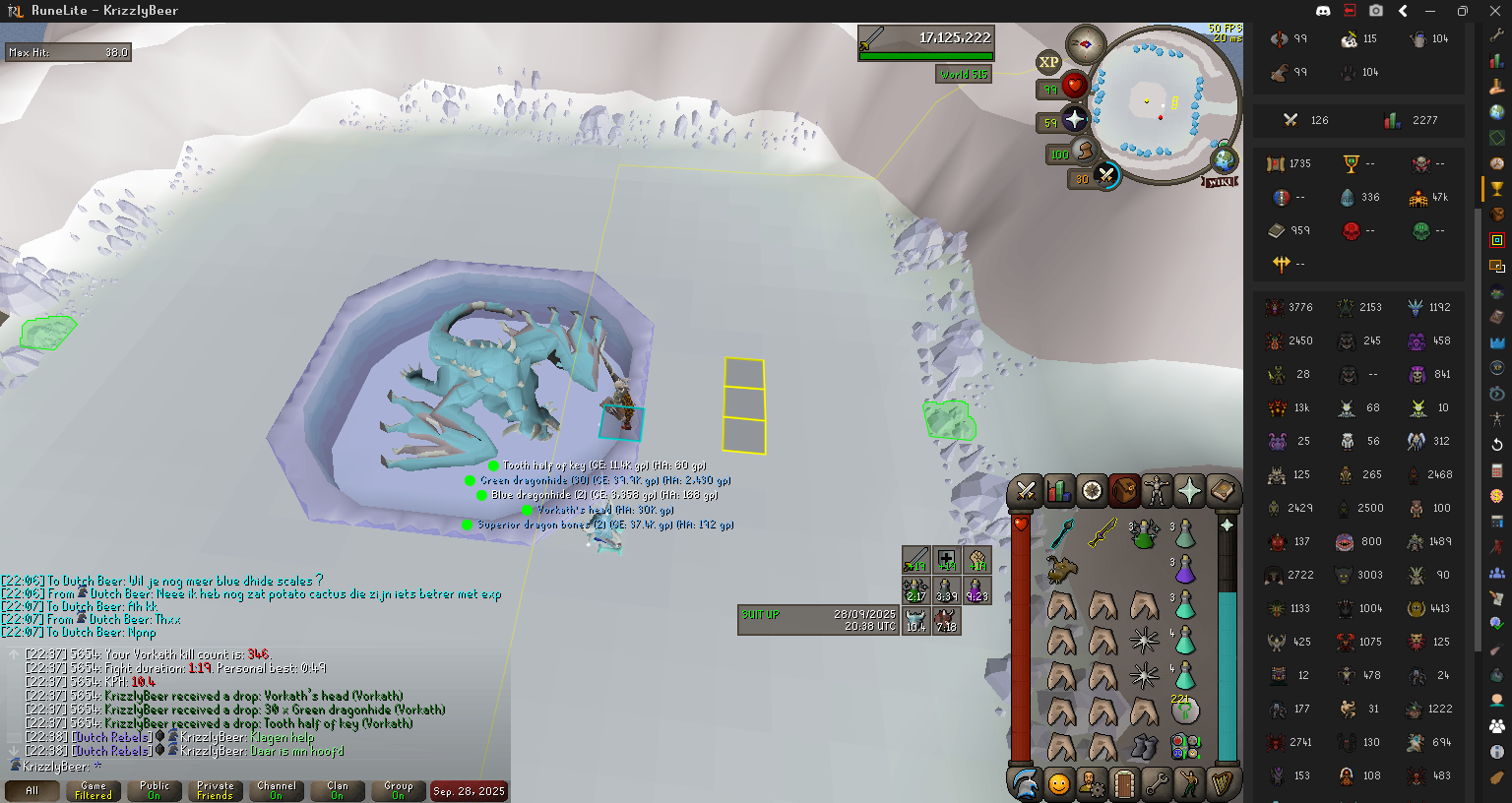The height and width of the screenshot is (803, 1512).
Task: Open the Prayer tab
Action: (1189, 490)
